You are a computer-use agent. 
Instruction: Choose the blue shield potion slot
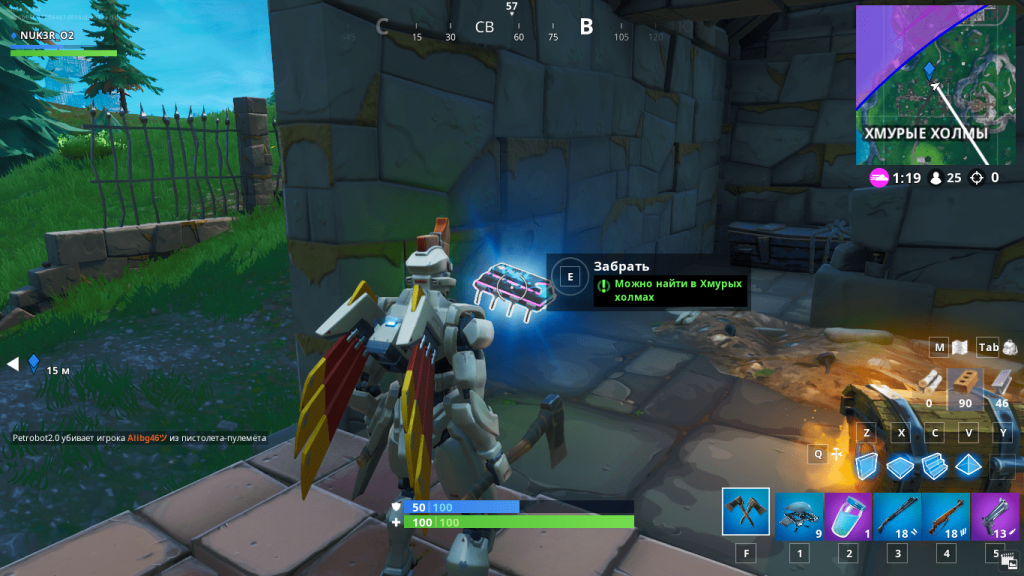point(848,516)
